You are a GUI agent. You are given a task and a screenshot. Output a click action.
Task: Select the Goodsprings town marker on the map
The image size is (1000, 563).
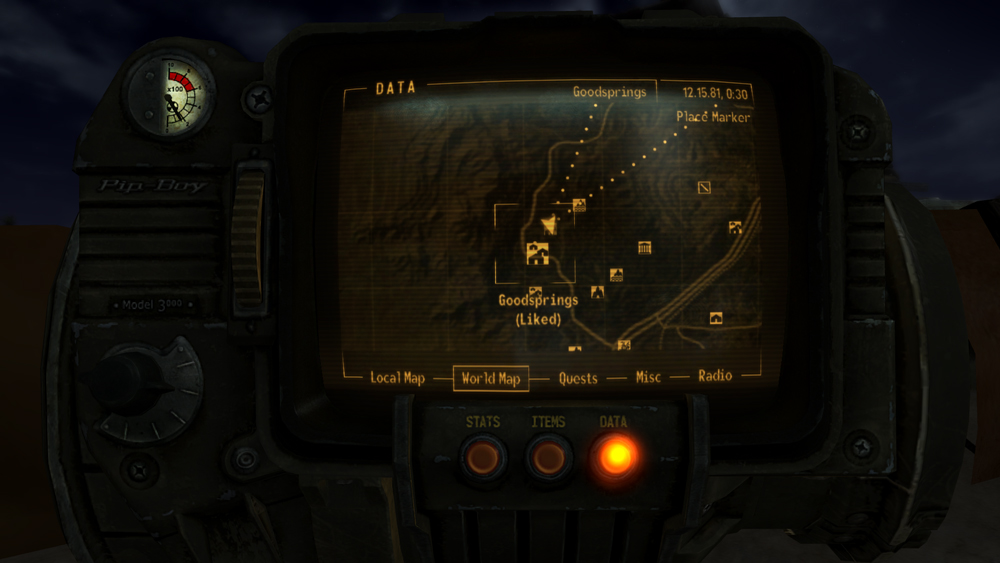tap(538, 252)
